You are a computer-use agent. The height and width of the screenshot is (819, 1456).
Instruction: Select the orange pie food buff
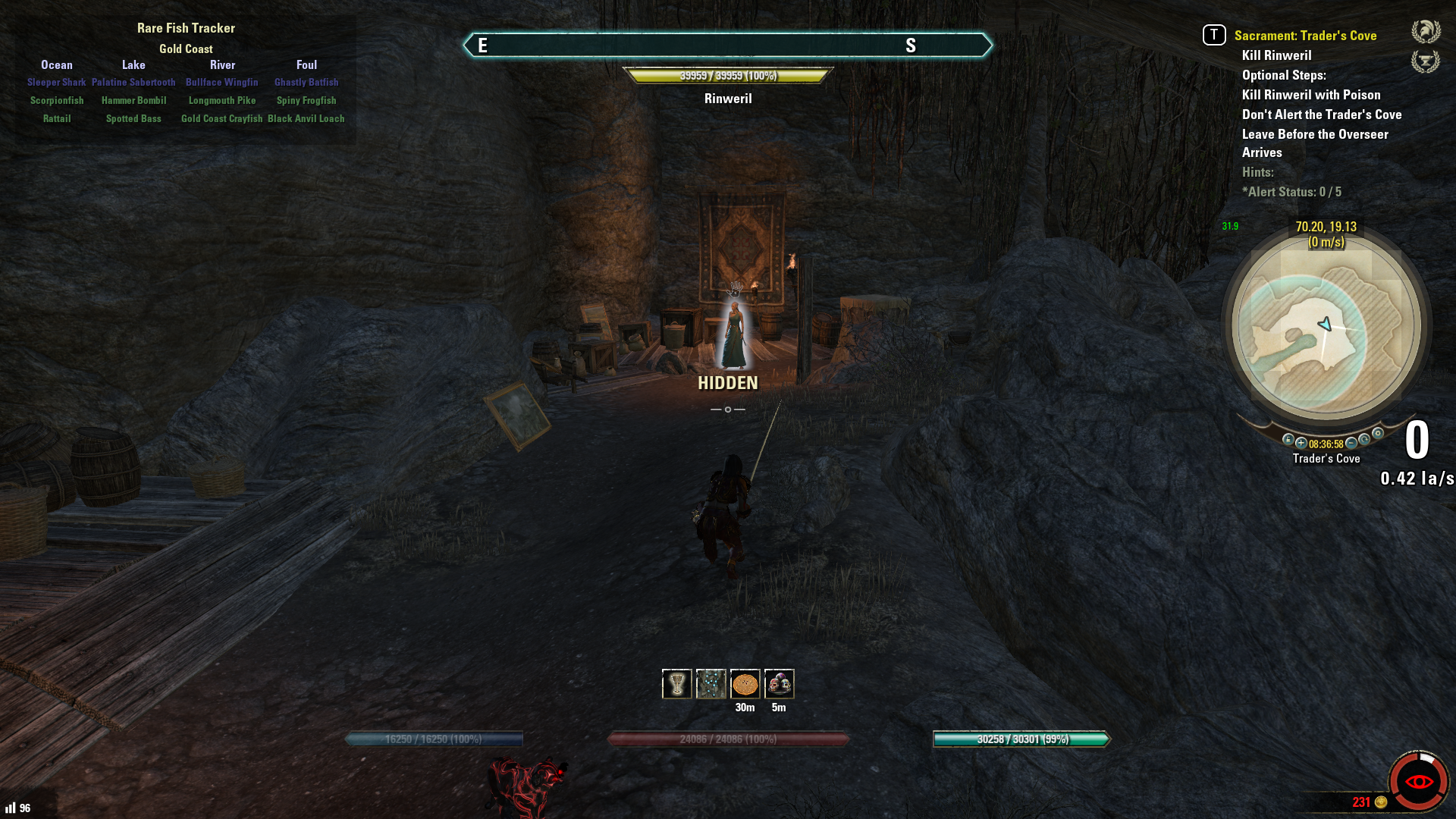745,684
